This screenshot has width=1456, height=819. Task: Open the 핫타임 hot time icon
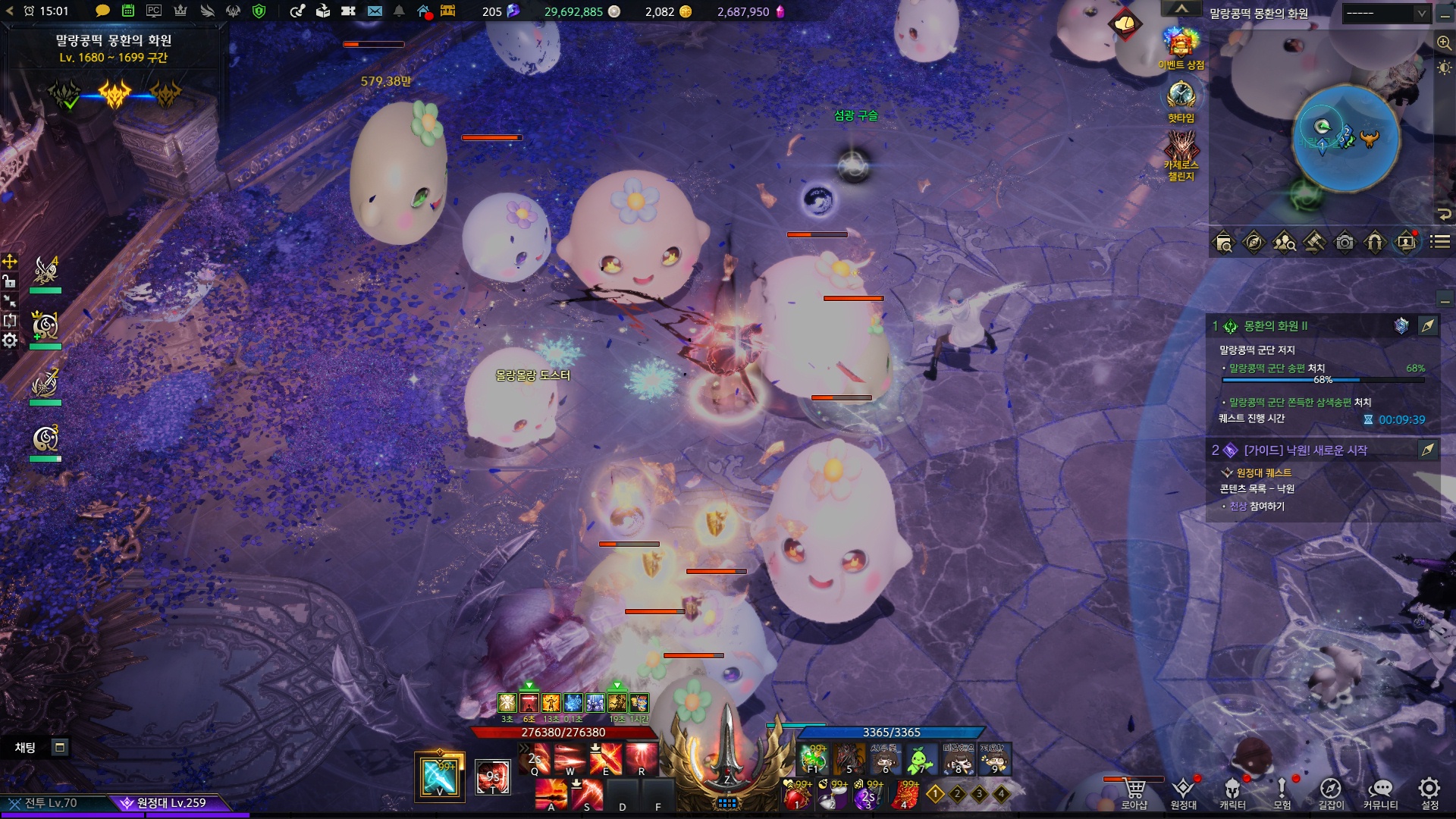[x=1181, y=97]
